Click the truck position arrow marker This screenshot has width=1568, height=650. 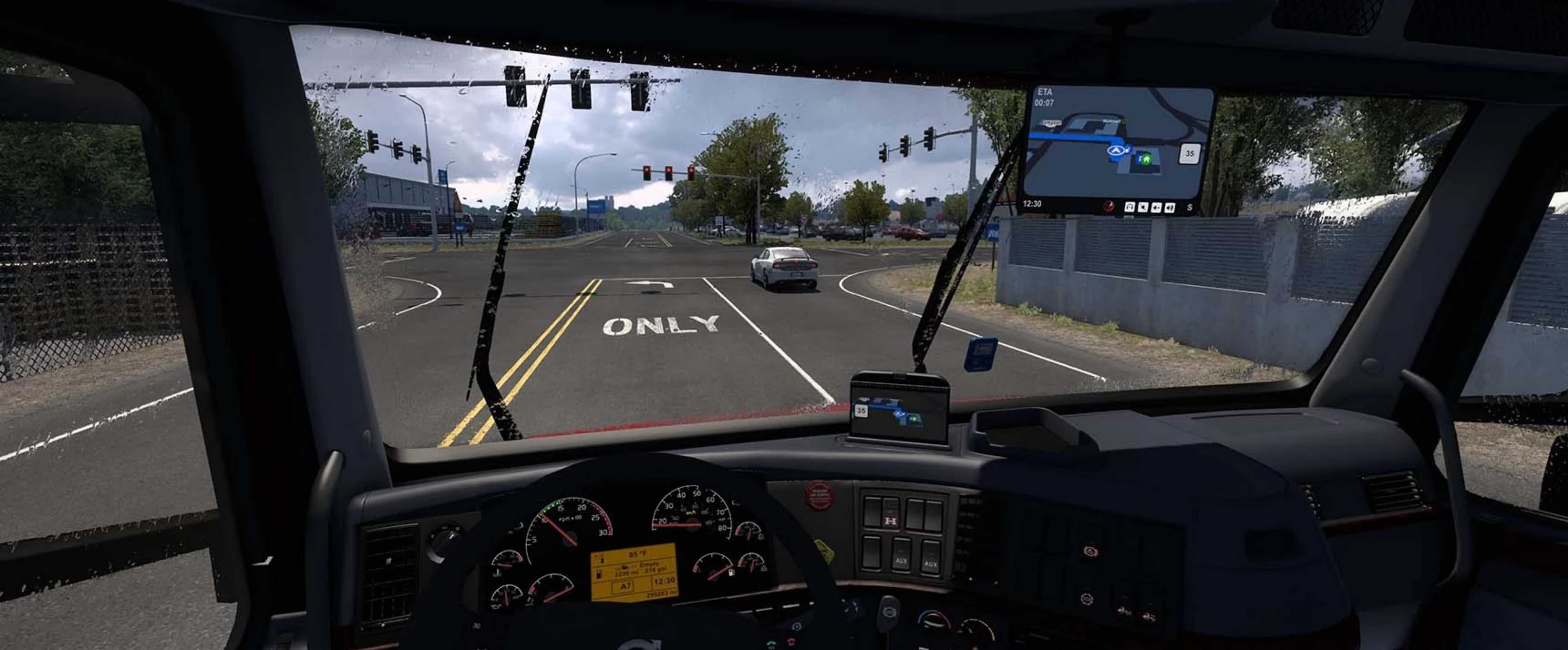pos(1115,150)
